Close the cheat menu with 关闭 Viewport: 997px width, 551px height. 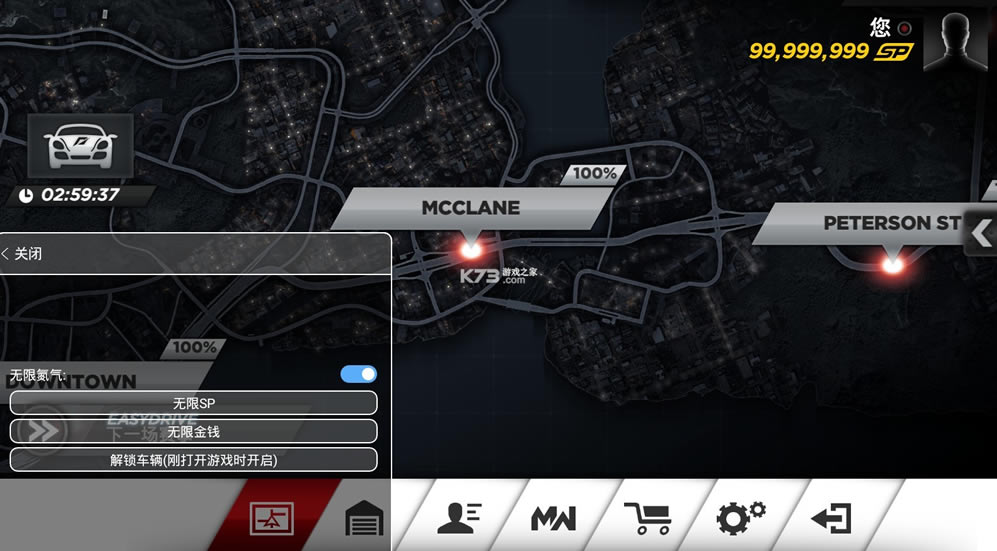click(x=22, y=254)
